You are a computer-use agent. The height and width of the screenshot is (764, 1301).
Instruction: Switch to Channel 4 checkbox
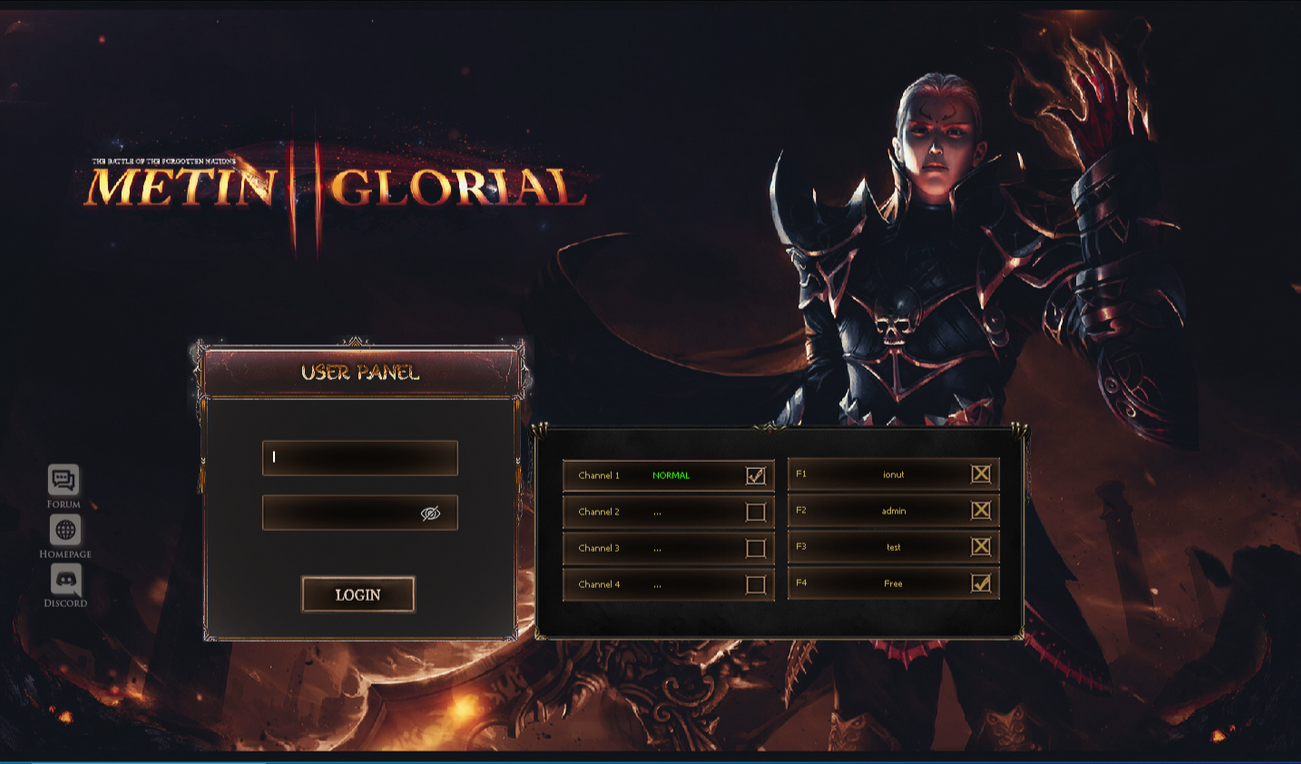pyautogui.click(x=756, y=584)
